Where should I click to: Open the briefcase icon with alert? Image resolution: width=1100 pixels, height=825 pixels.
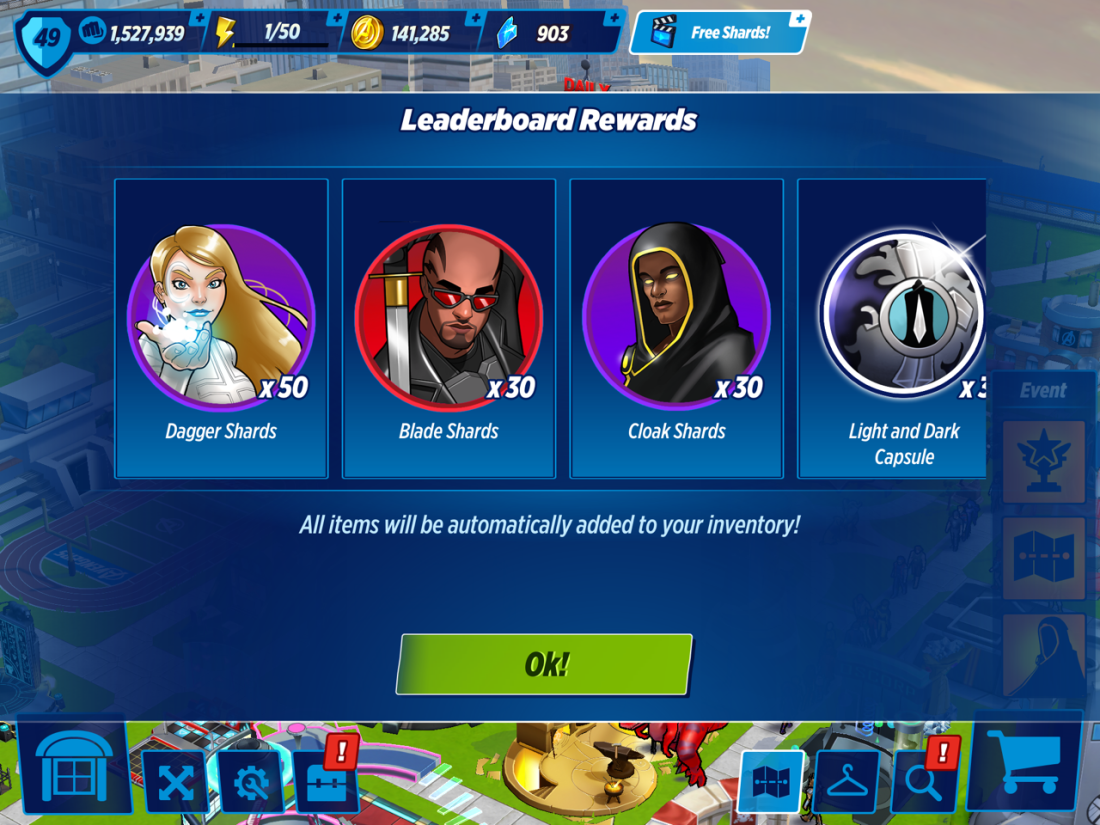(x=326, y=780)
